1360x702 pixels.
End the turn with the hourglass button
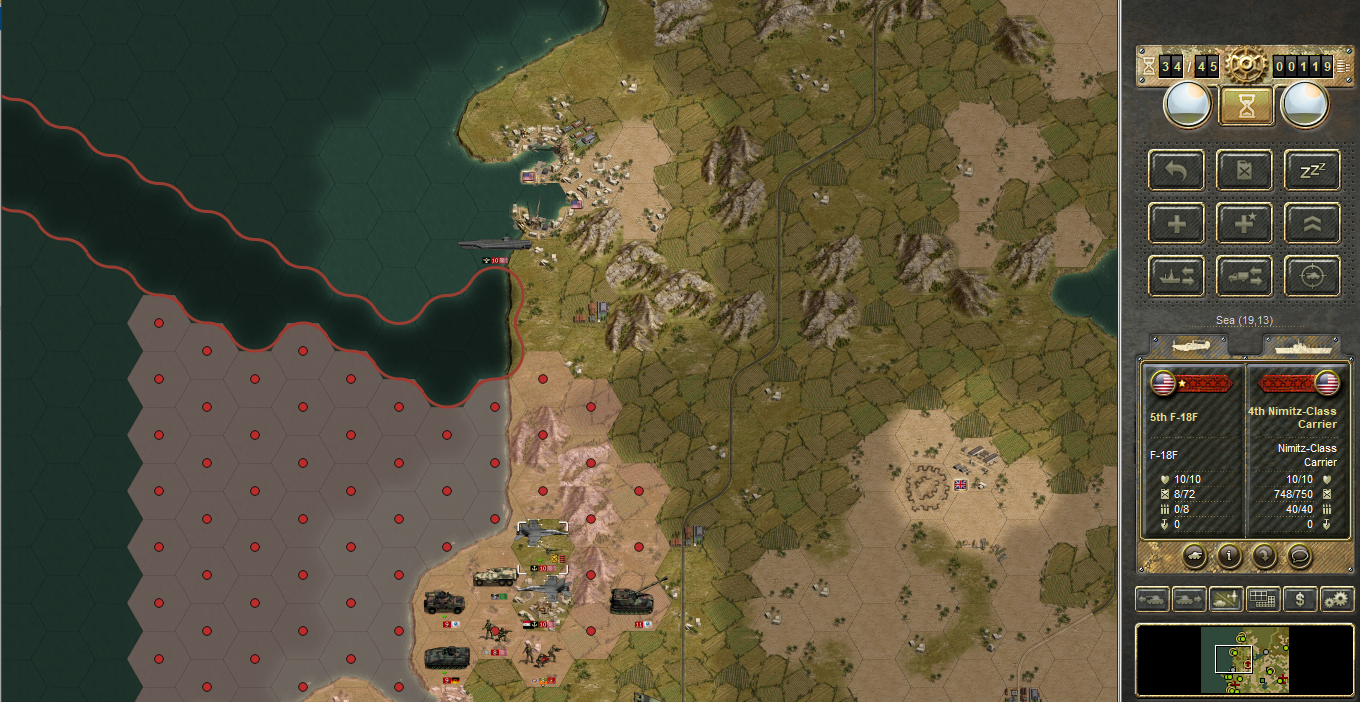(1245, 106)
